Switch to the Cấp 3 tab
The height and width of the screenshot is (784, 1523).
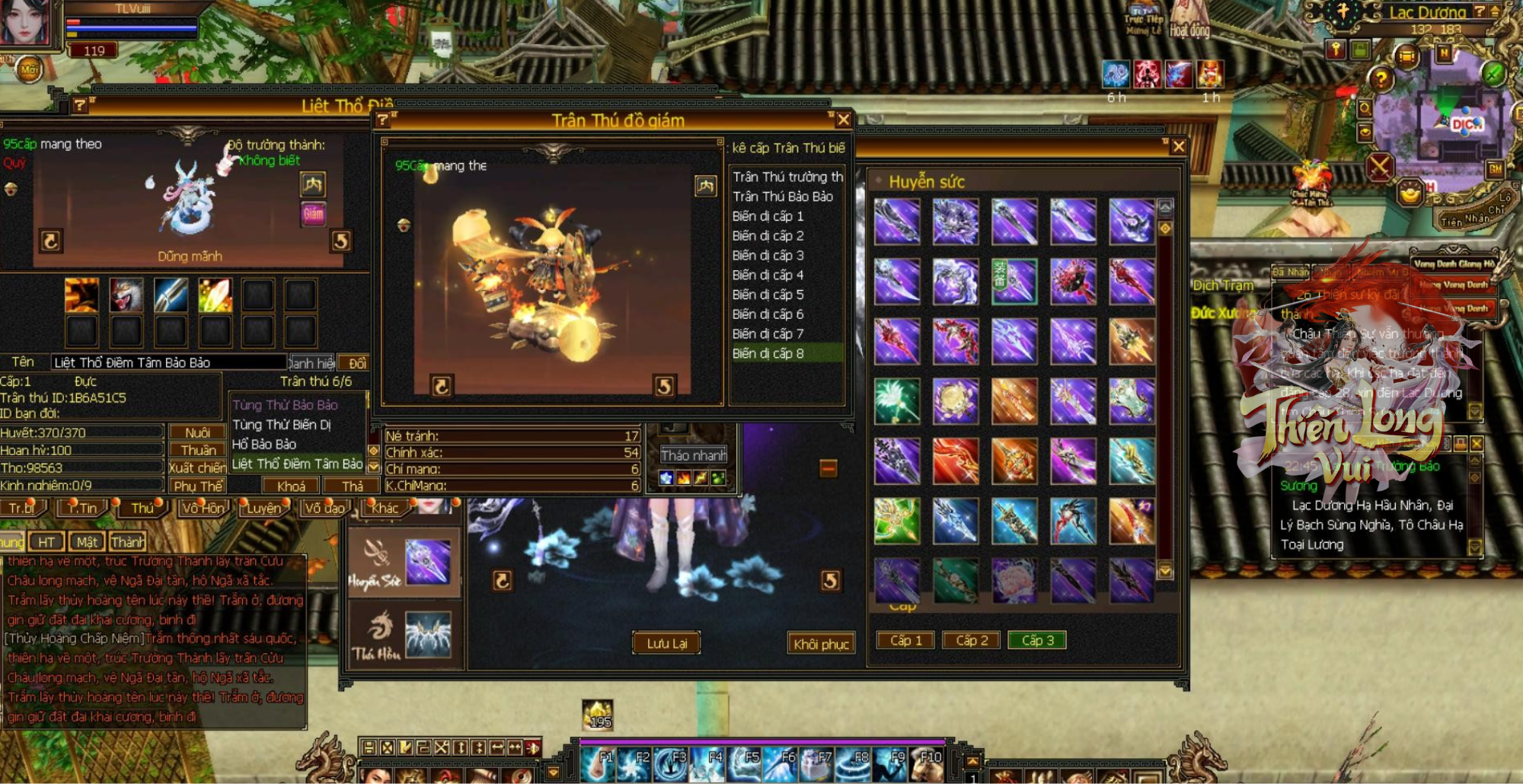click(1037, 640)
